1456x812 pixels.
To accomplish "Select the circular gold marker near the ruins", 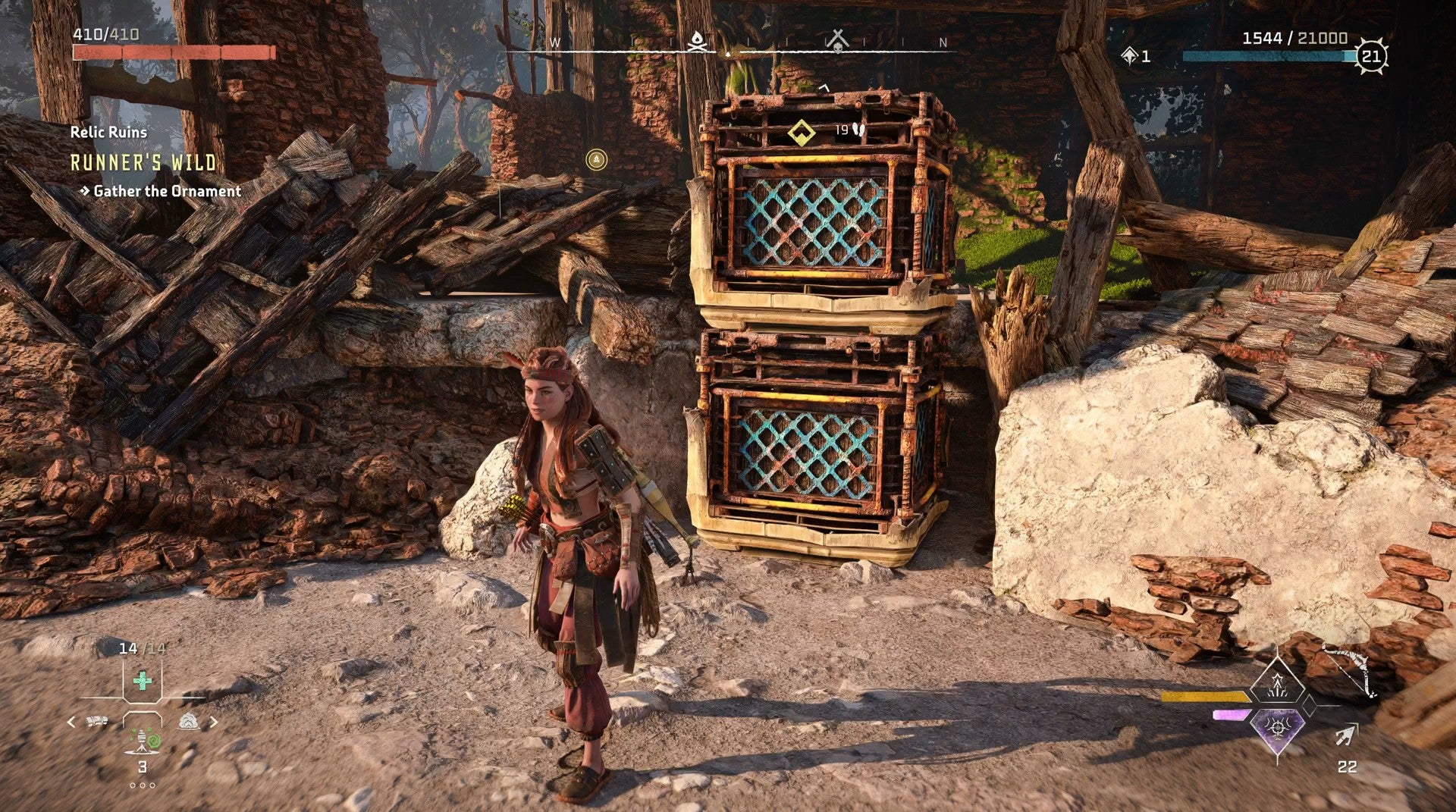I will pyautogui.click(x=597, y=159).
